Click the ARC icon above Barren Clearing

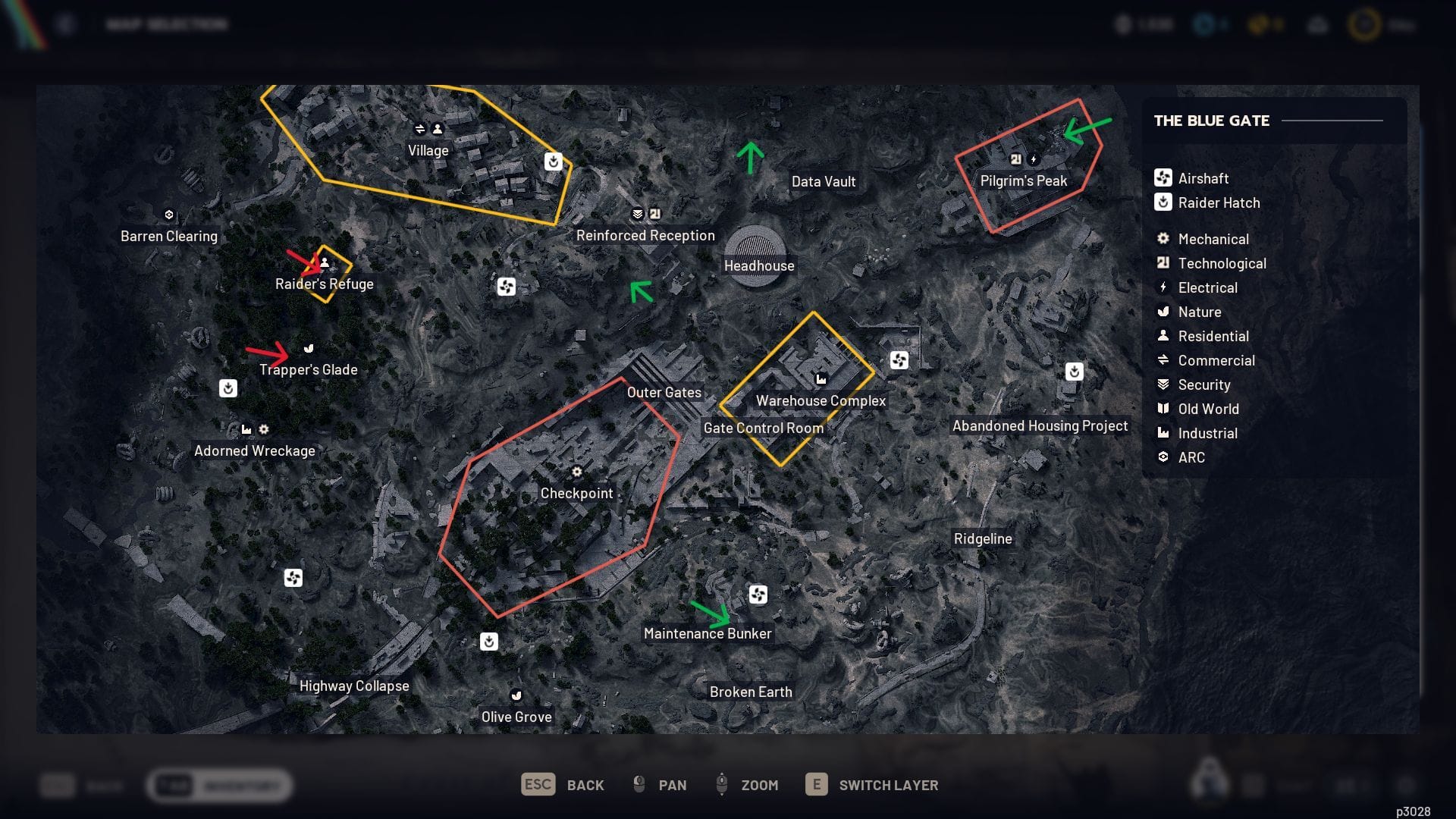(x=168, y=215)
